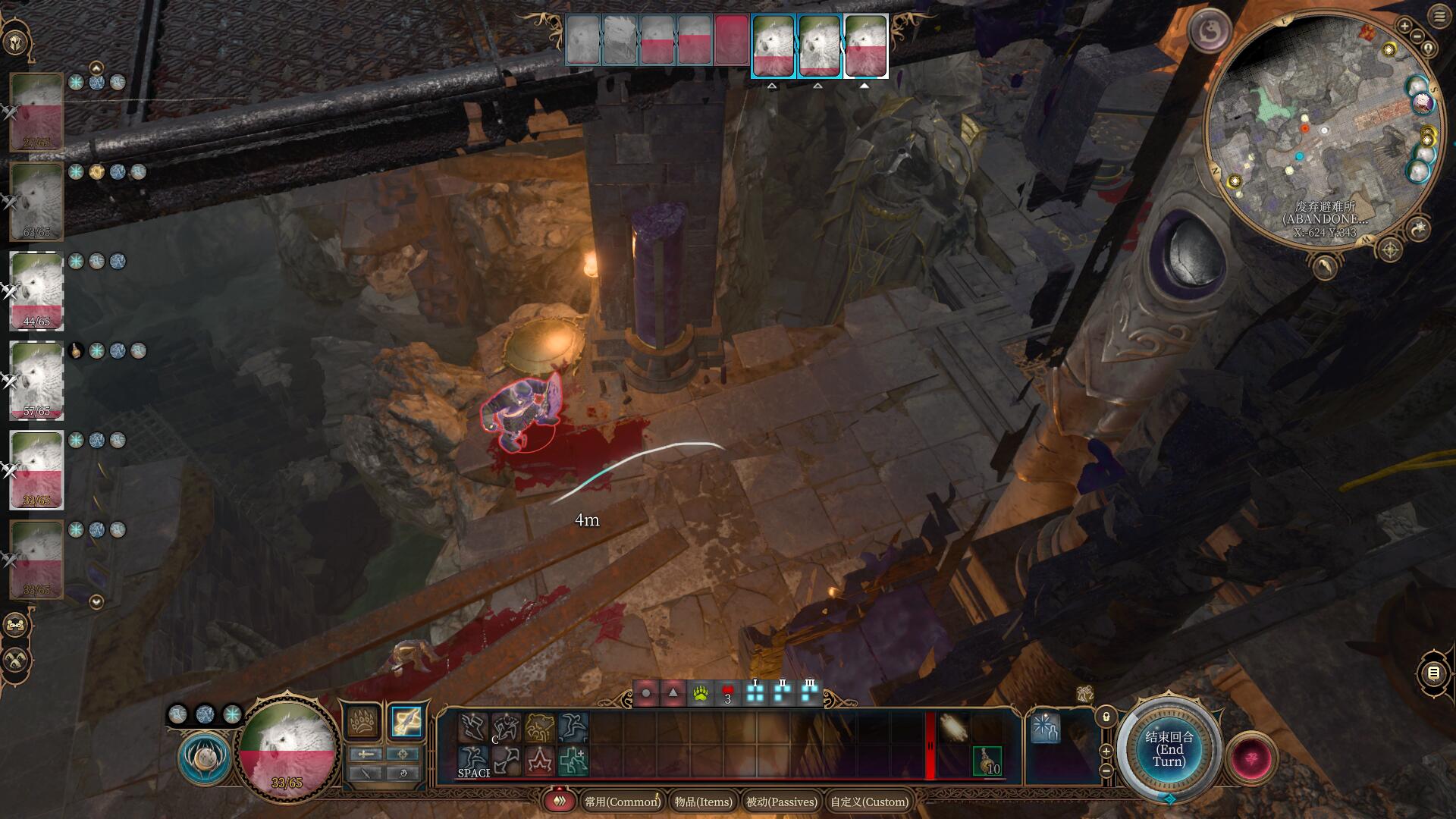Open the combat log button on right edge
This screenshot has width=1456, height=819.
[x=1432, y=673]
